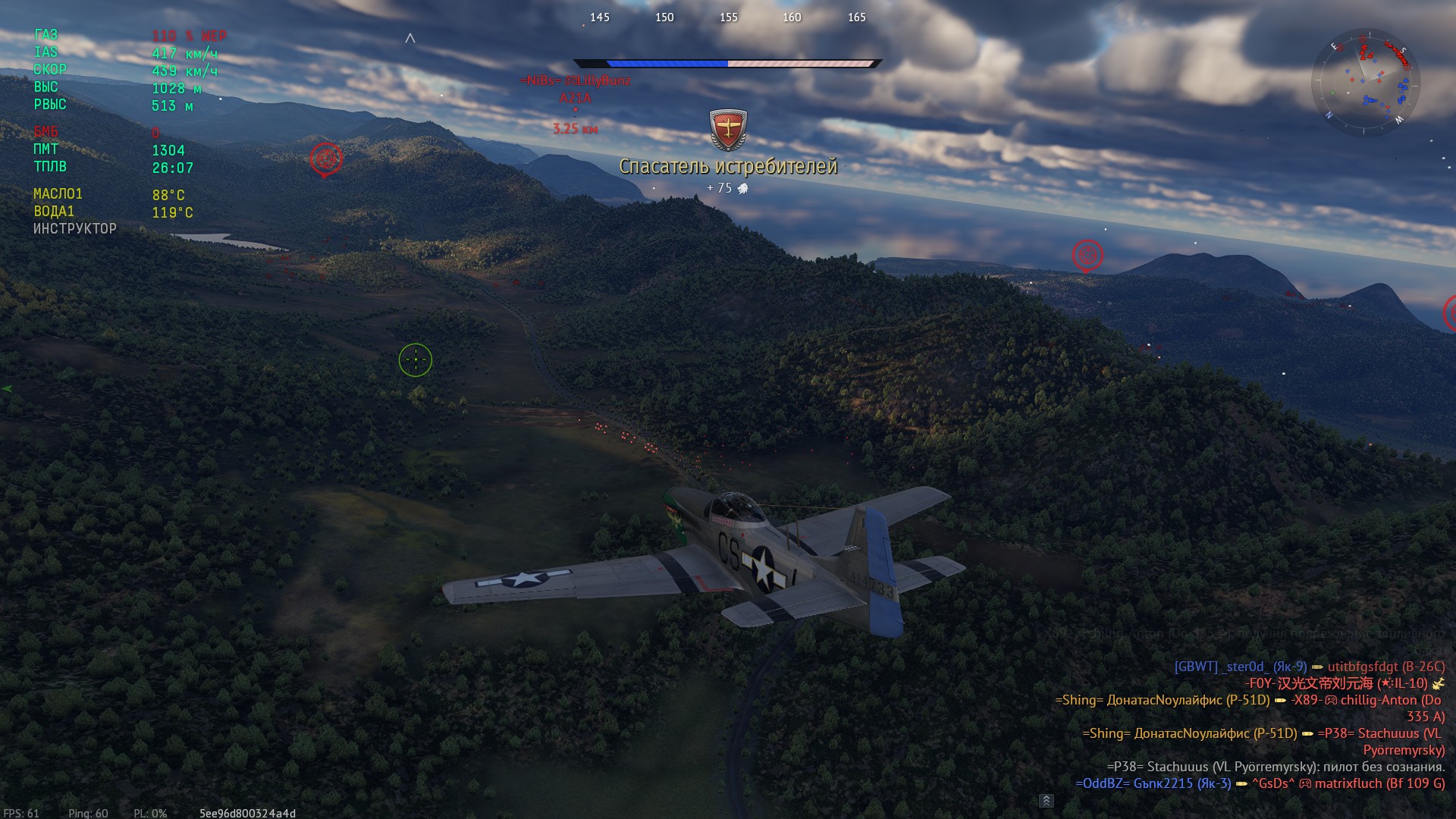Viewport: 1456px width, 819px height.
Task: Expand the battle log chevron icon
Action: coord(1046,801)
